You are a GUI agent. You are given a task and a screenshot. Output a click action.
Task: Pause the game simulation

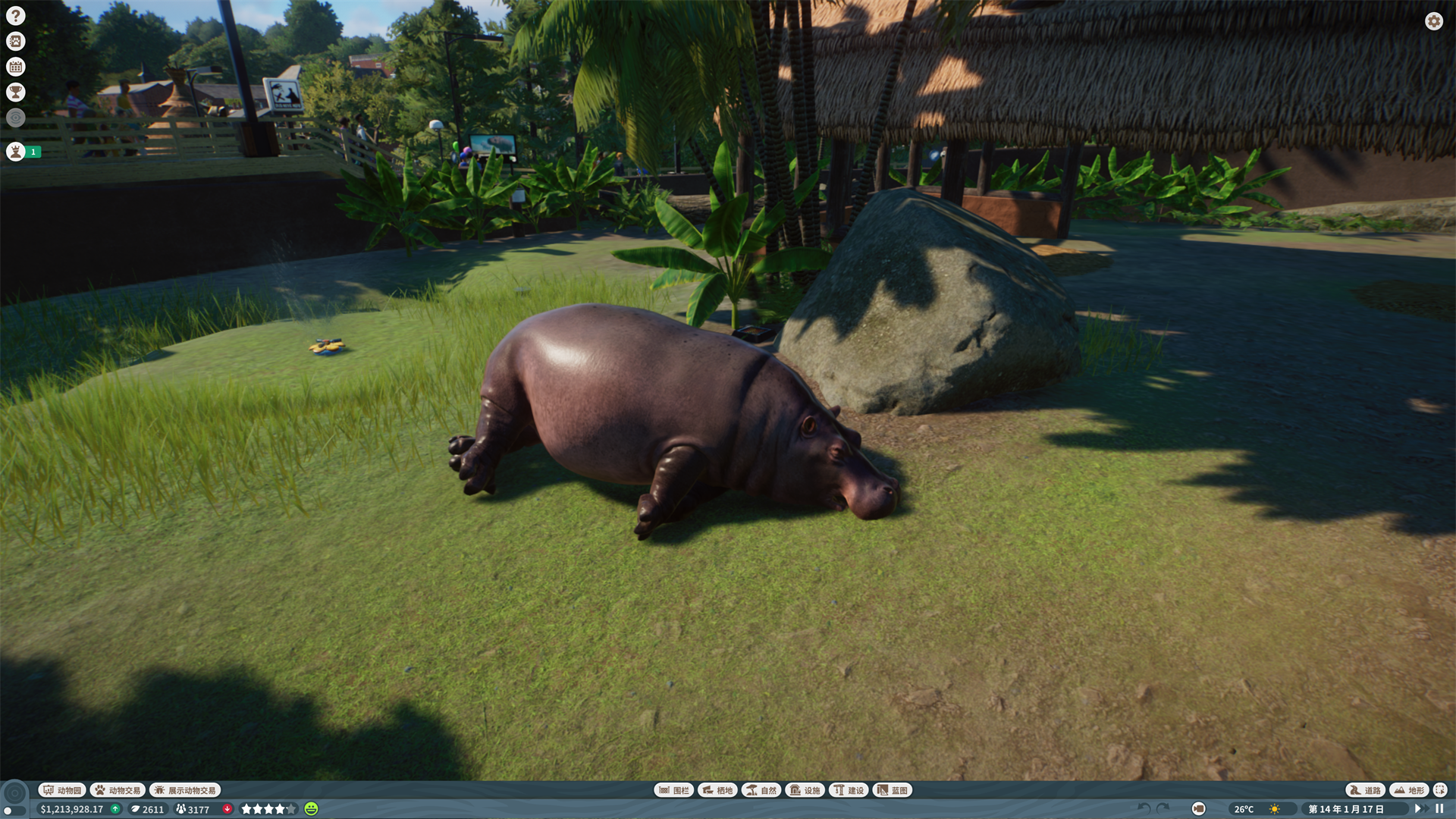pos(1439,809)
